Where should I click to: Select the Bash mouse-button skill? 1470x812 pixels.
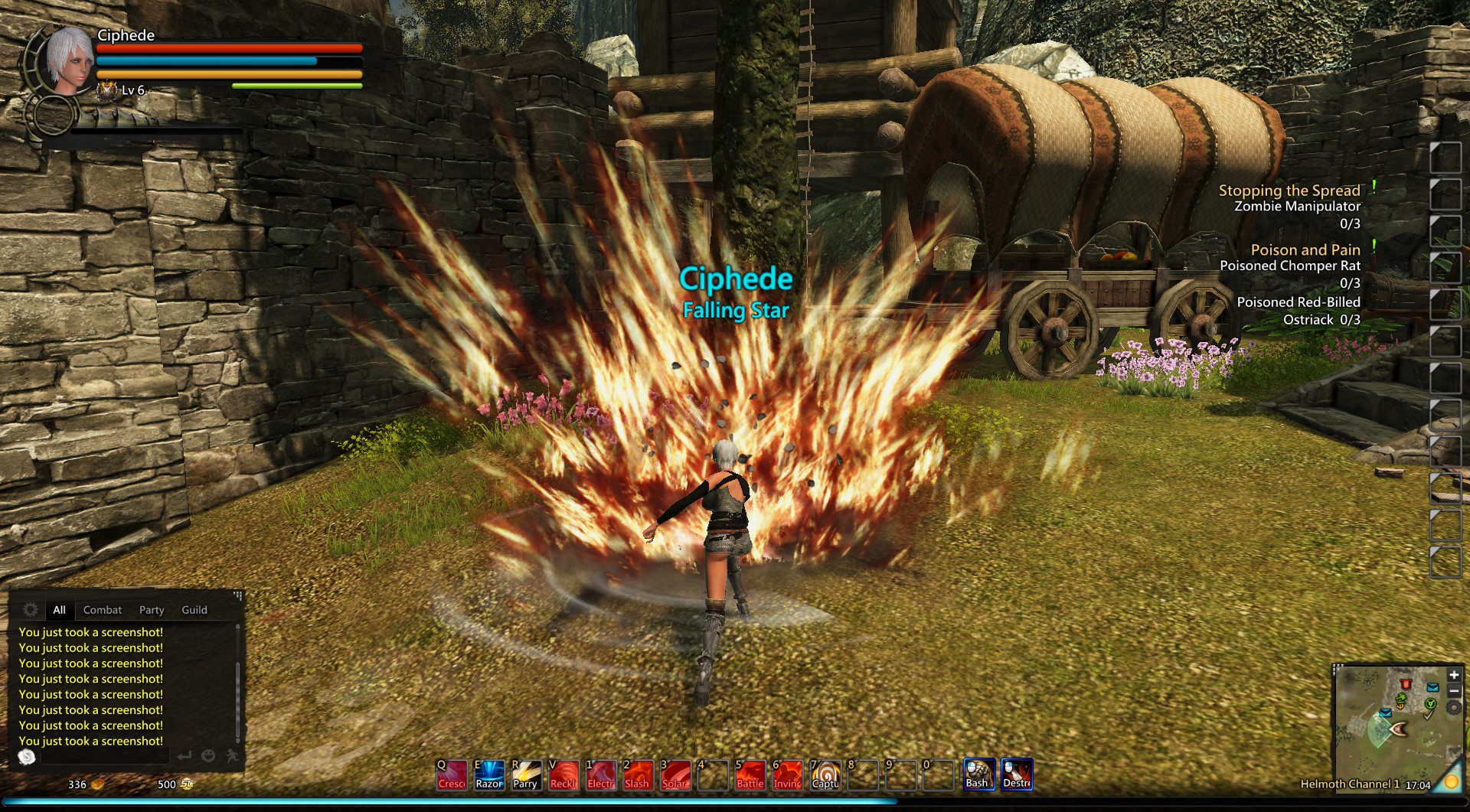[x=978, y=774]
